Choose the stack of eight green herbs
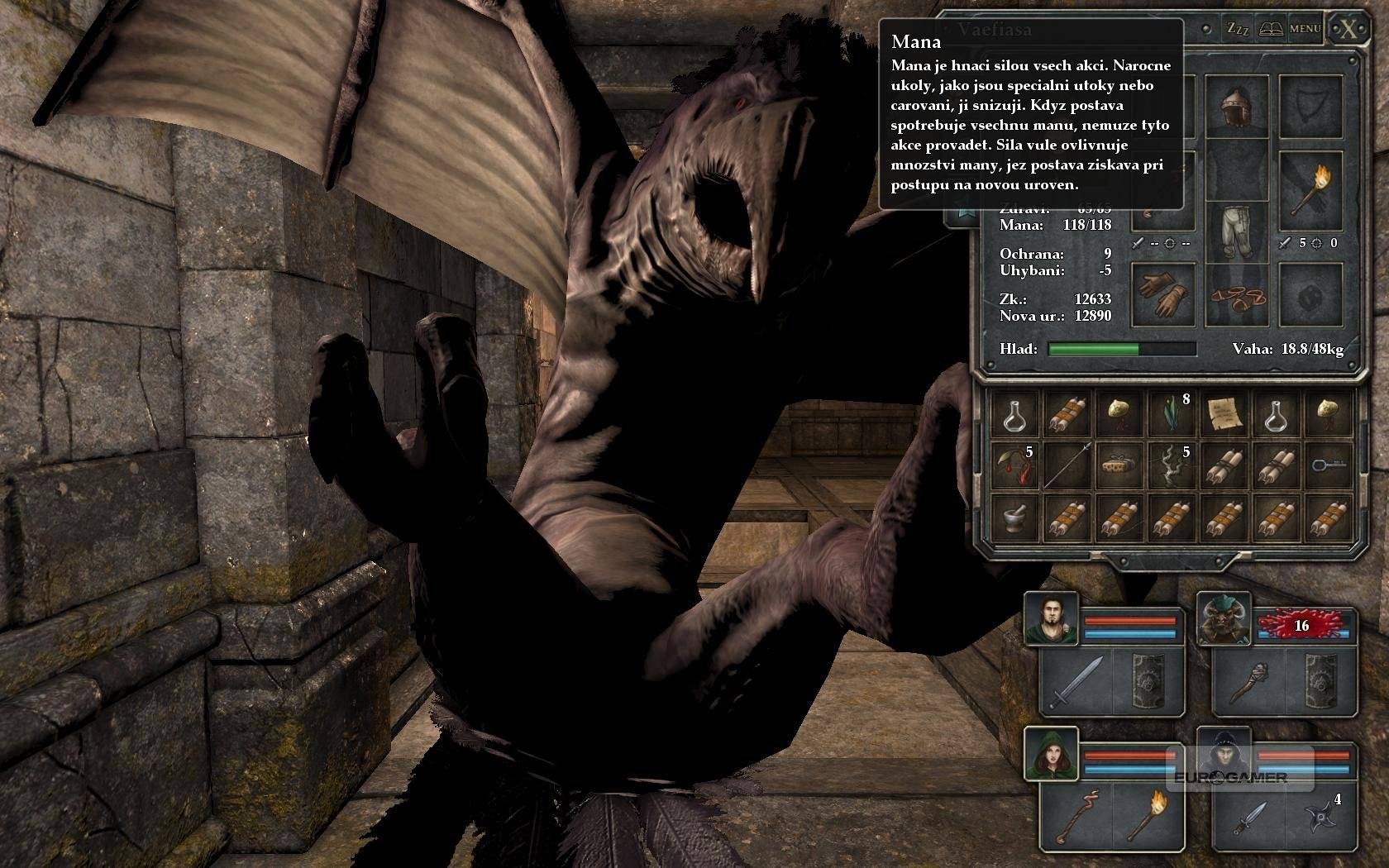The height and width of the screenshot is (868, 1389). tap(1171, 413)
